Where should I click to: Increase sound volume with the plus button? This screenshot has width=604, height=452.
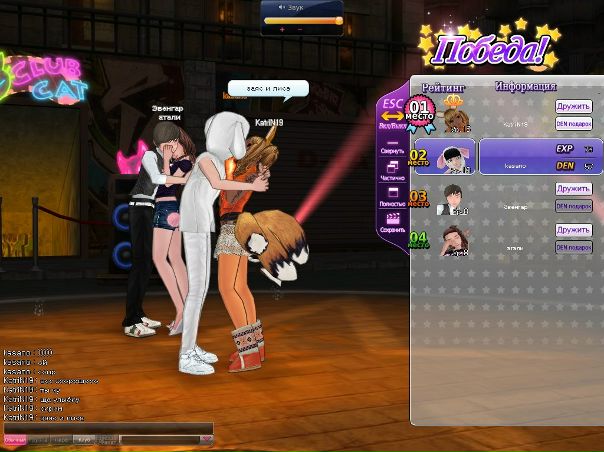tap(282, 30)
